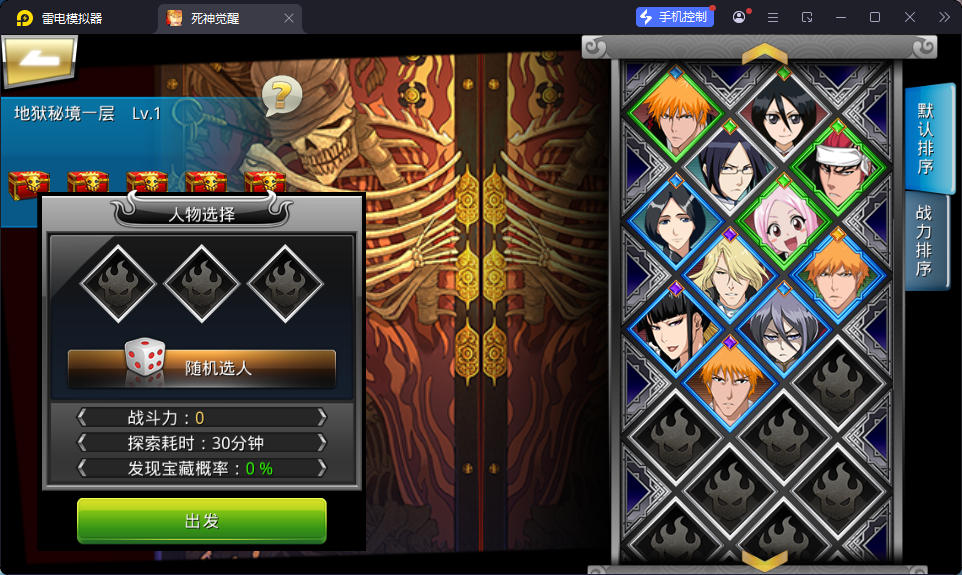Image resolution: width=962 pixels, height=575 pixels.
Task: Choose 随机选人 random selection button
Action: (x=202, y=367)
